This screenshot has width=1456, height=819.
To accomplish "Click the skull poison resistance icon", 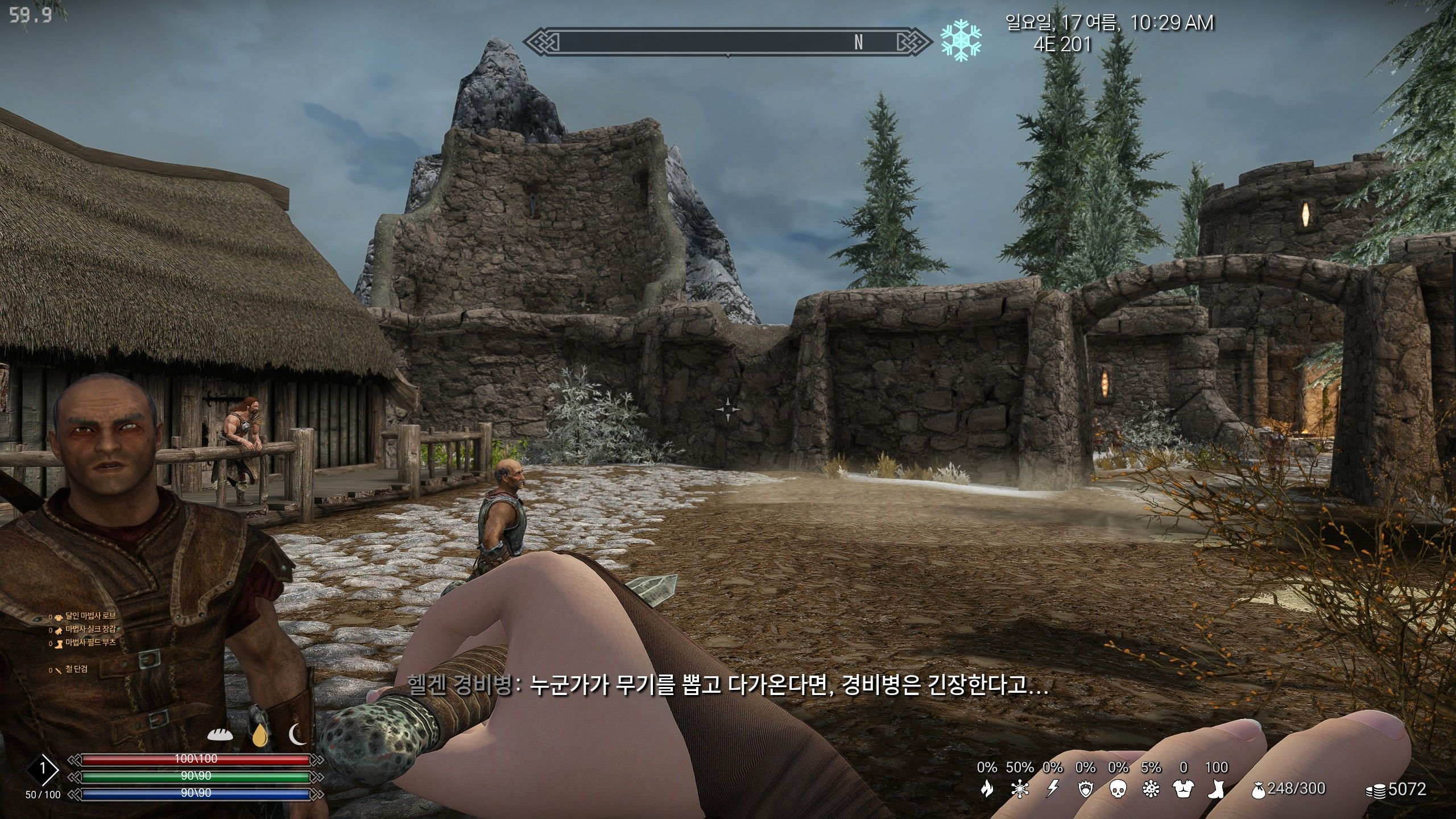I will pos(1118,788).
